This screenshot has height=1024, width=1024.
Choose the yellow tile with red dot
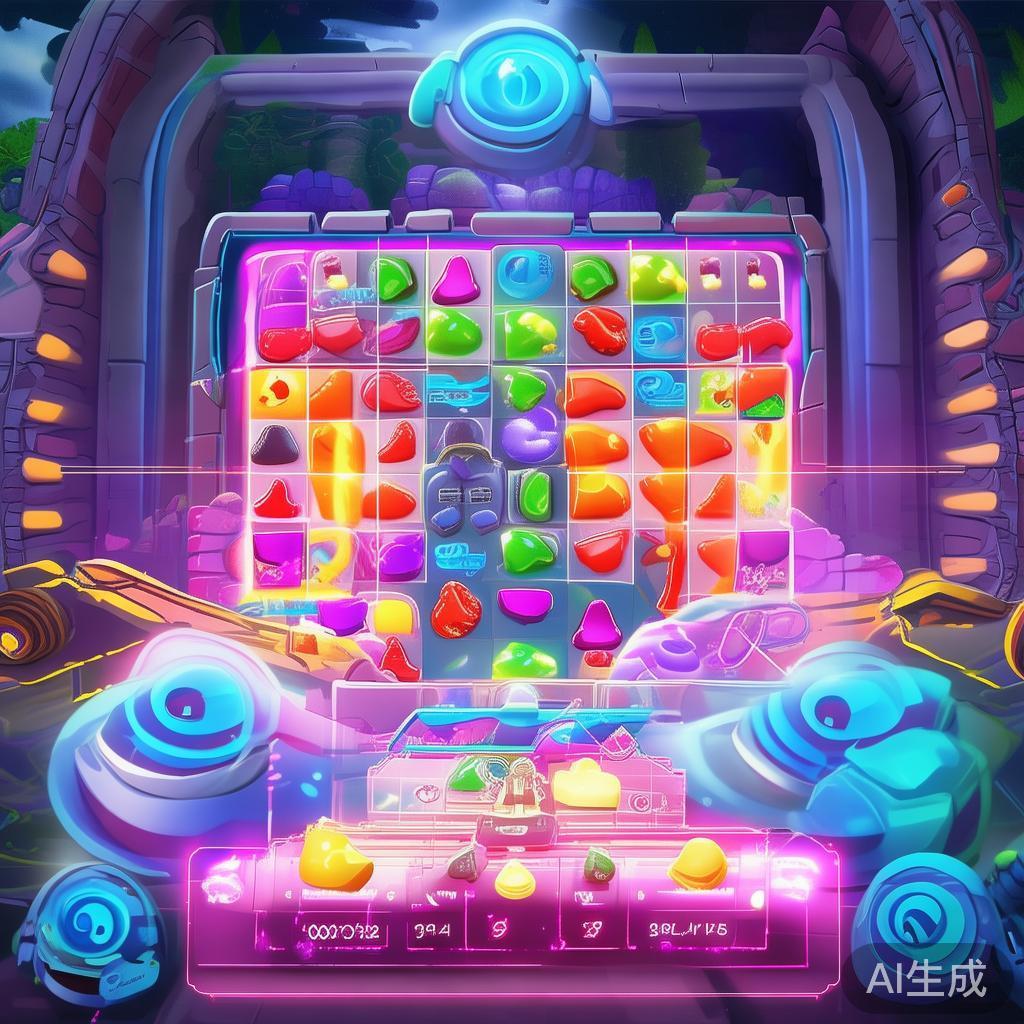coord(275,389)
